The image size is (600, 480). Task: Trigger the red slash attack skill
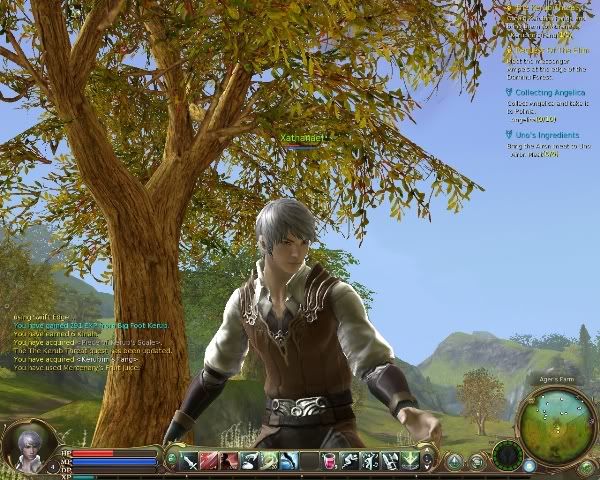pos(209,461)
